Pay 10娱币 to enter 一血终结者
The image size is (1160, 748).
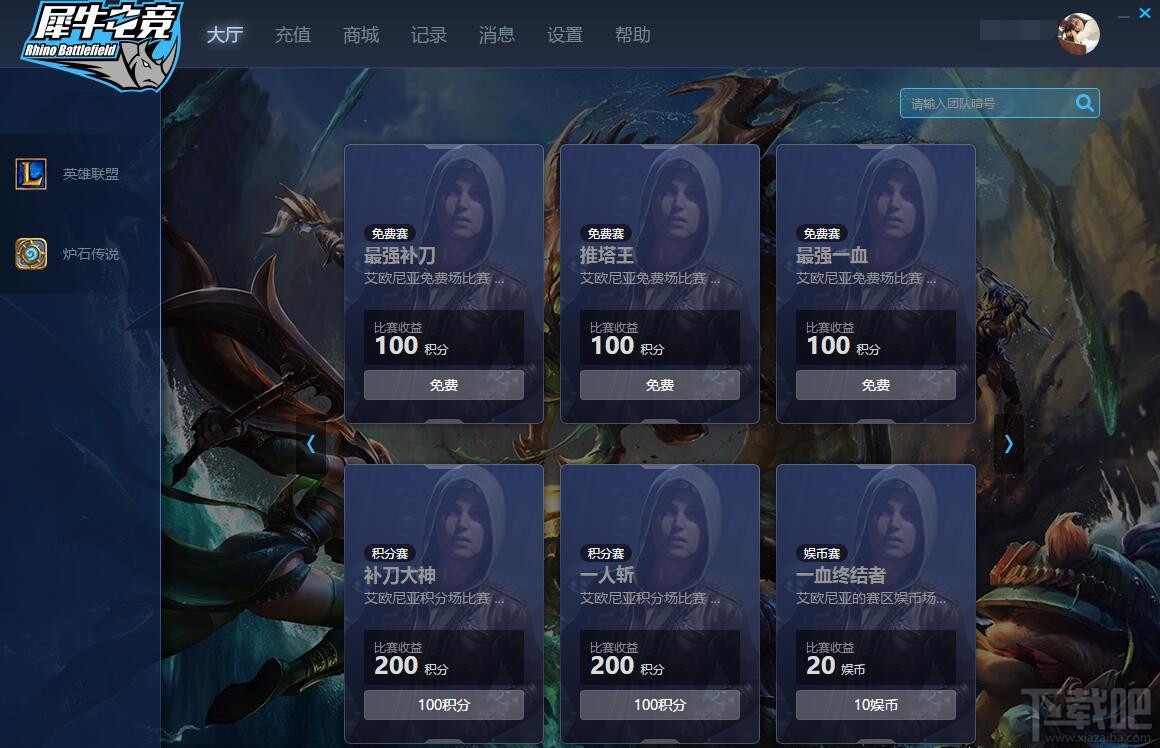click(876, 705)
